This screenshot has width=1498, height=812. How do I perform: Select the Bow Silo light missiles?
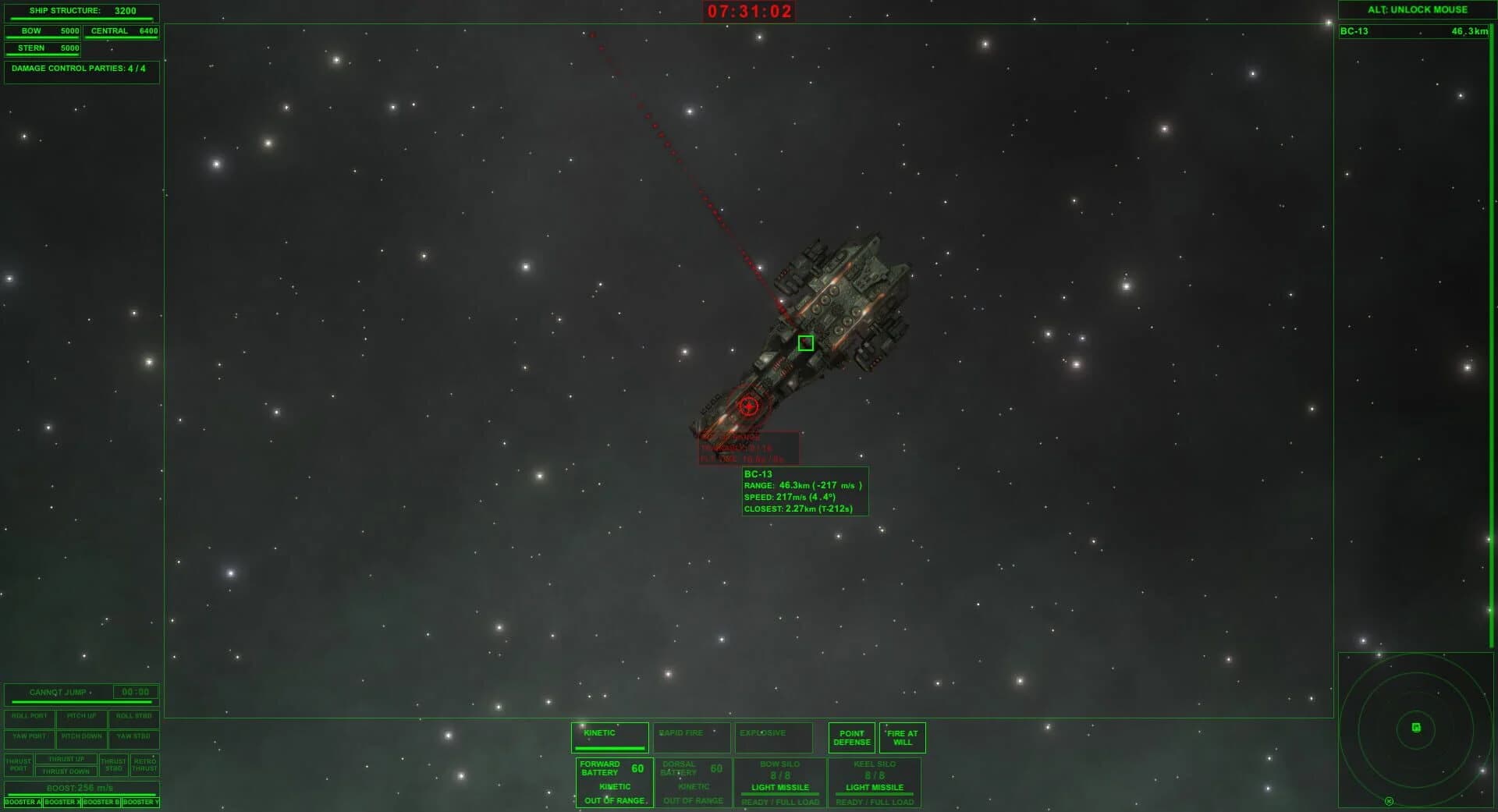point(780,782)
